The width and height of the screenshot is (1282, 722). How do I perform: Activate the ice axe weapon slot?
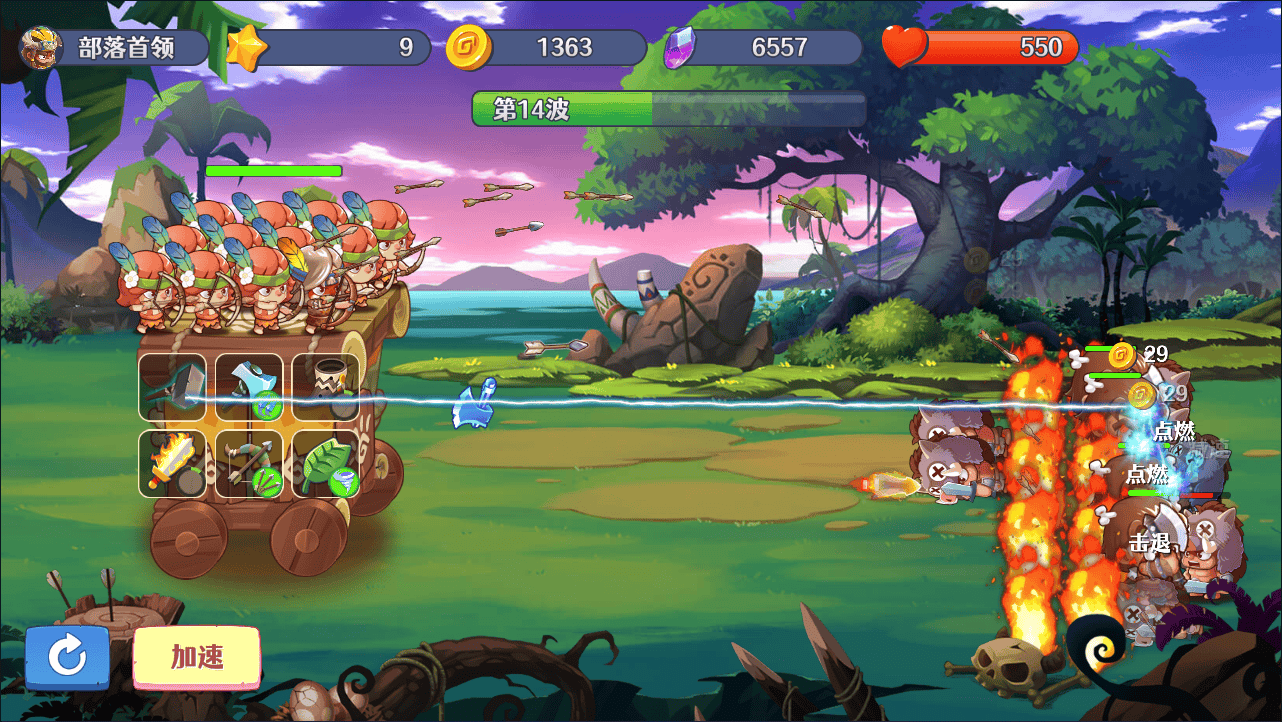tap(249, 387)
